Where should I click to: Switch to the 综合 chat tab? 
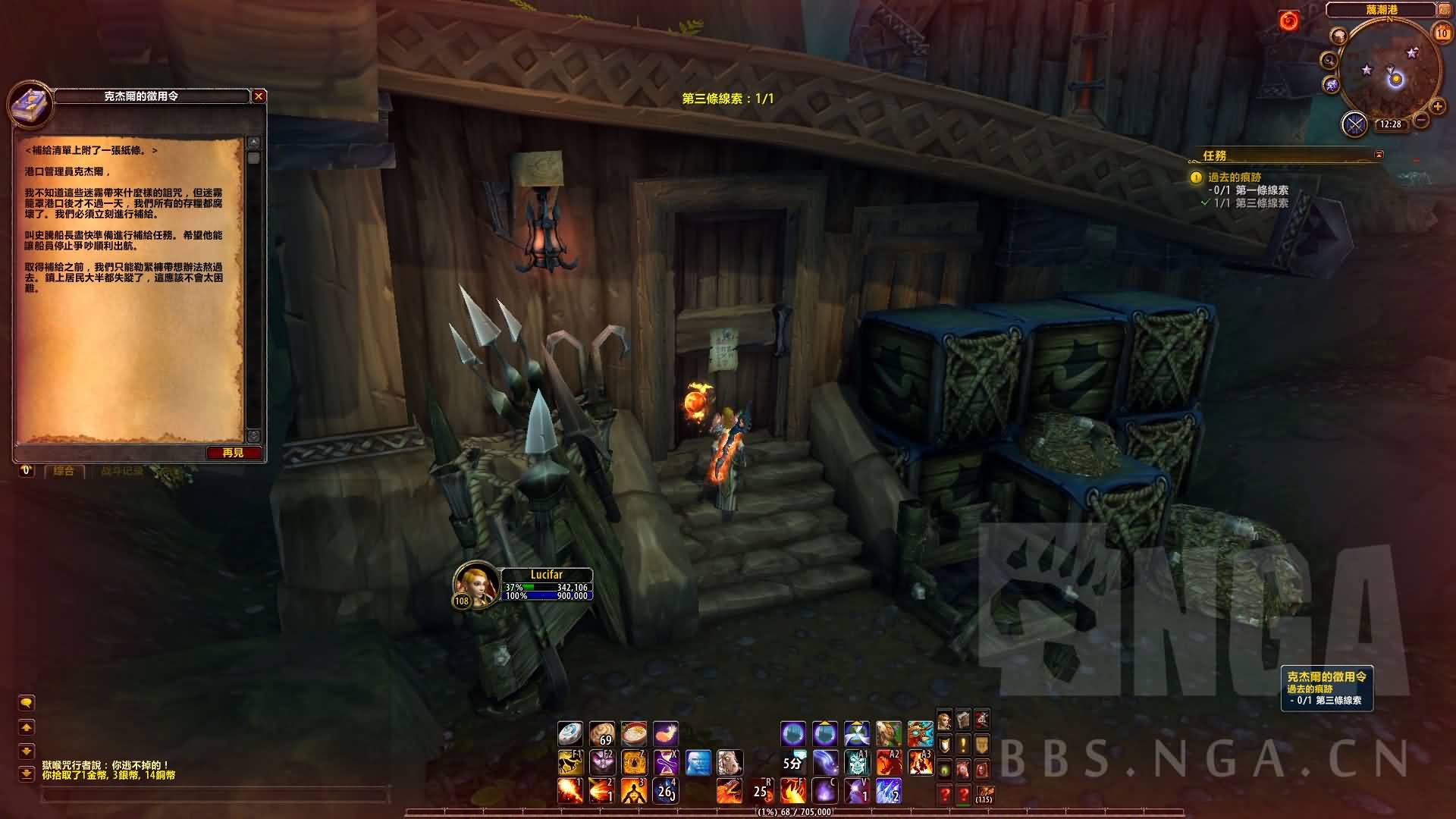click(64, 471)
